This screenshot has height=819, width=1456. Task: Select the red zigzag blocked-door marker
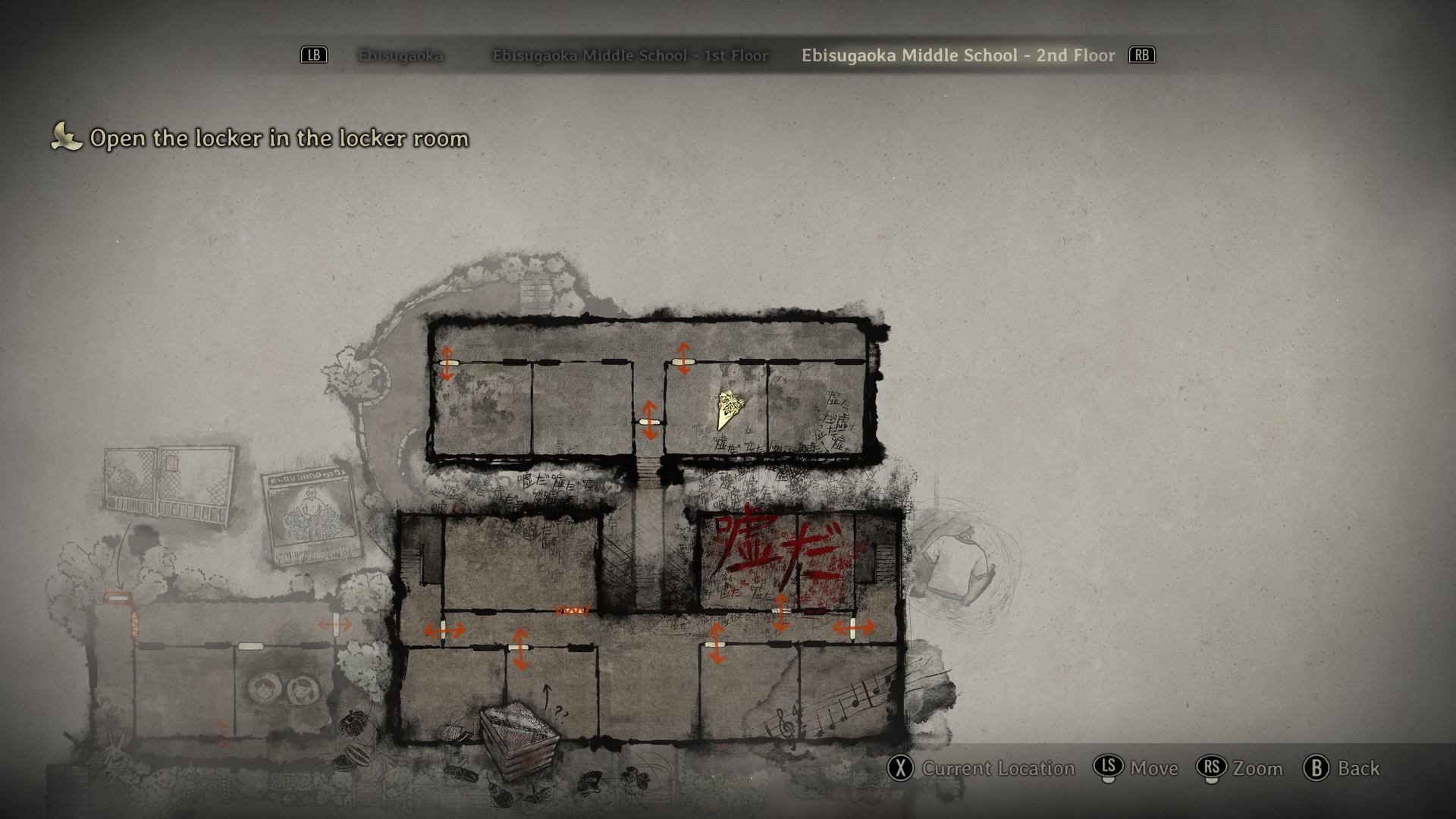click(x=572, y=610)
